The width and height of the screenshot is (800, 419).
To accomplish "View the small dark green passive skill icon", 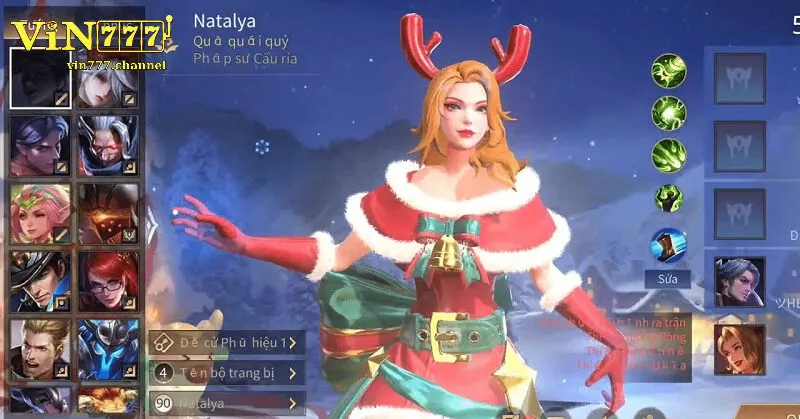I will [x=668, y=198].
